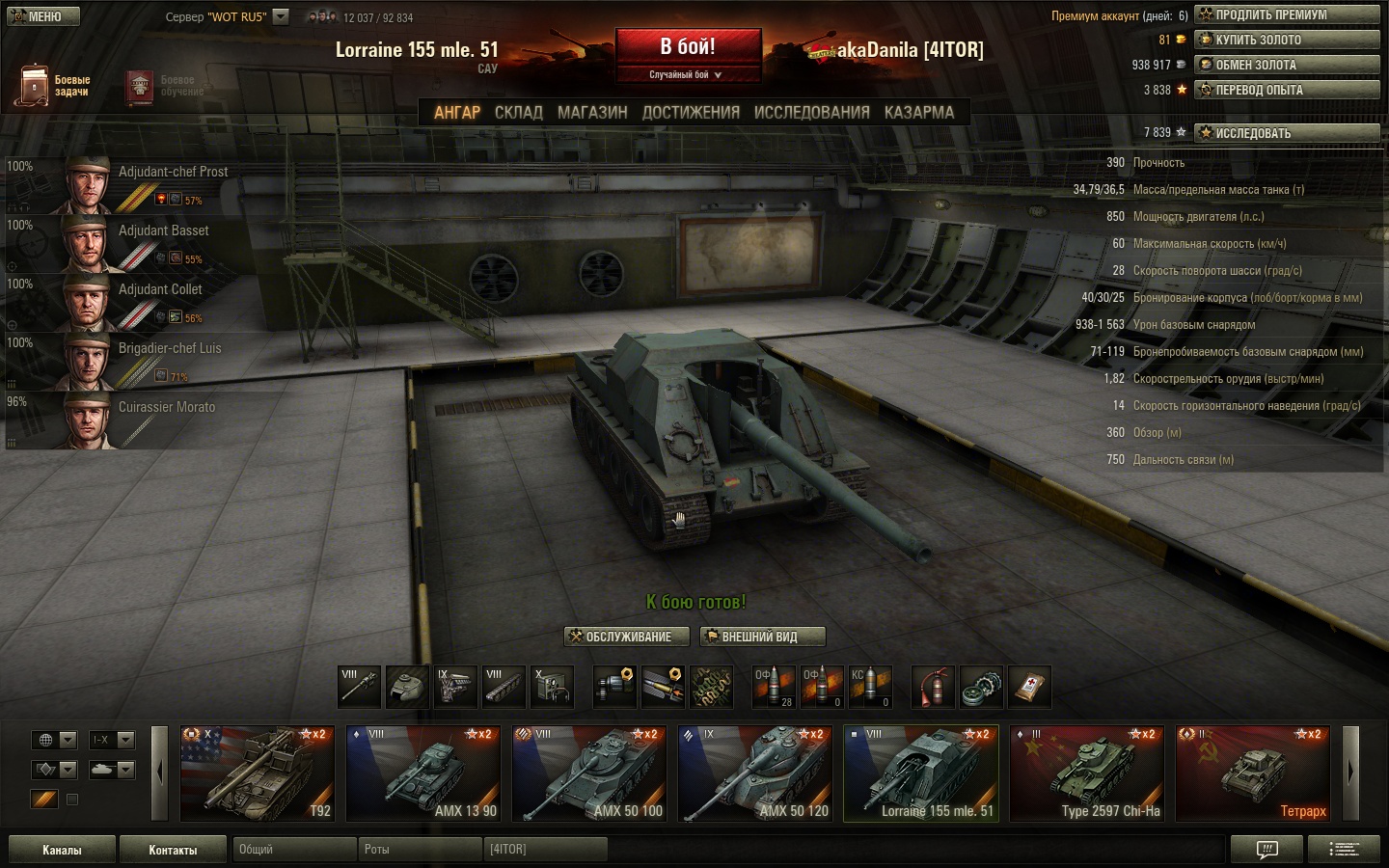Image resolution: width=1389 pixels, height=868 pixels.
Task: Click ПРОДЛИТЬ ПРЕМИУМ button
Action: 1287,14
